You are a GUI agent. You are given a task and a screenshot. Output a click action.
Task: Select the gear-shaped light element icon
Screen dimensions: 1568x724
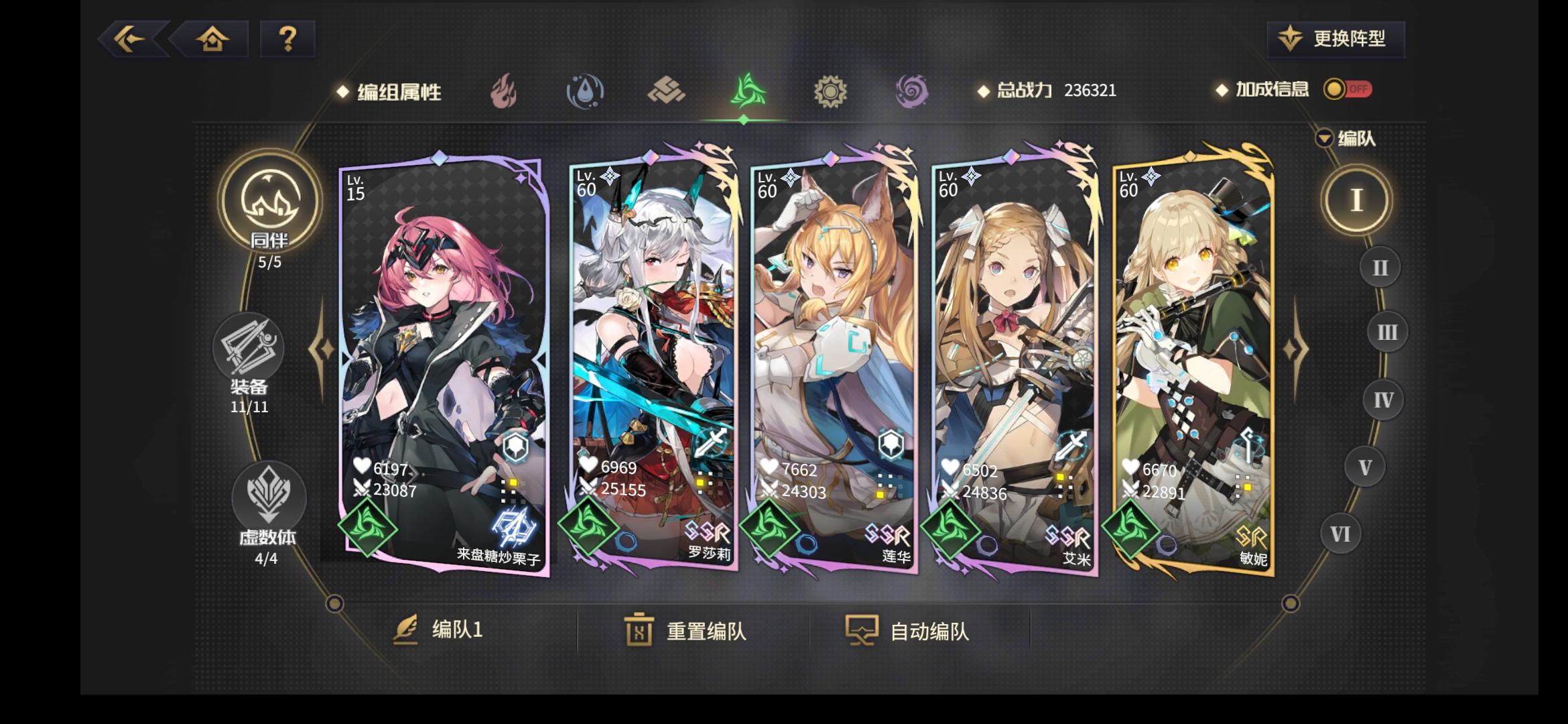tap(830, 93)
